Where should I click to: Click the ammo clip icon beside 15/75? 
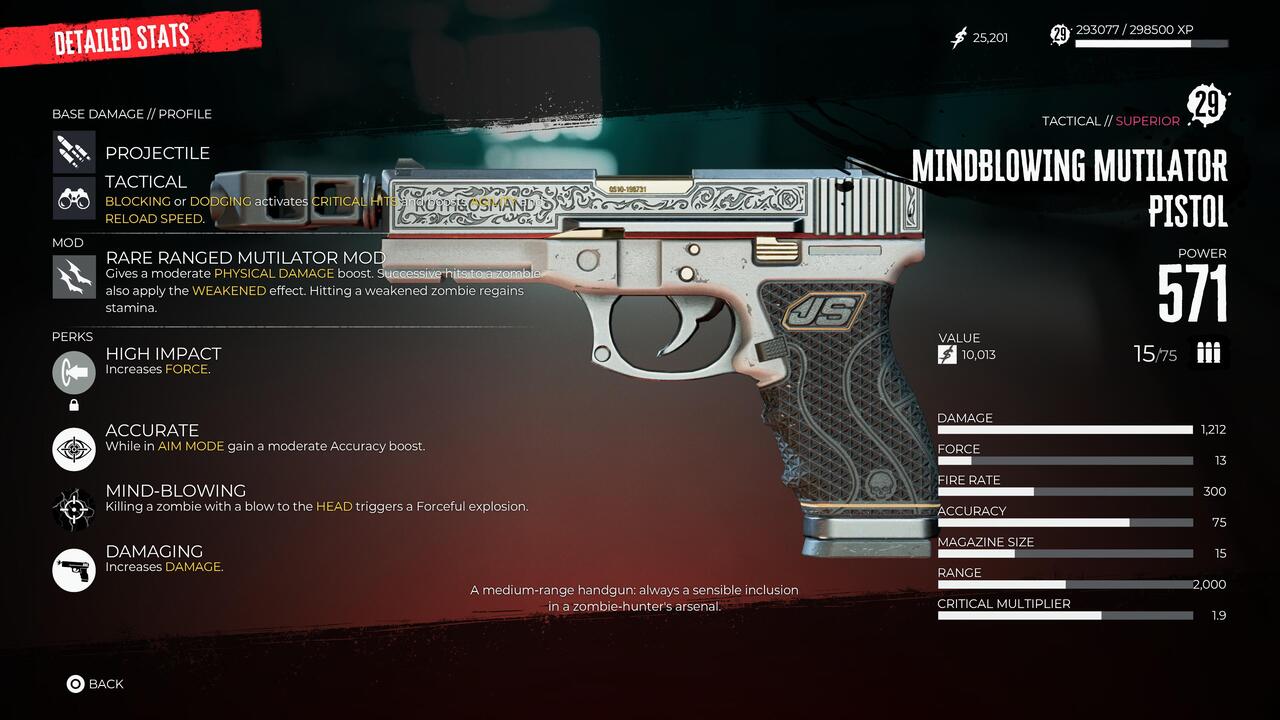tap(1207, 352)
